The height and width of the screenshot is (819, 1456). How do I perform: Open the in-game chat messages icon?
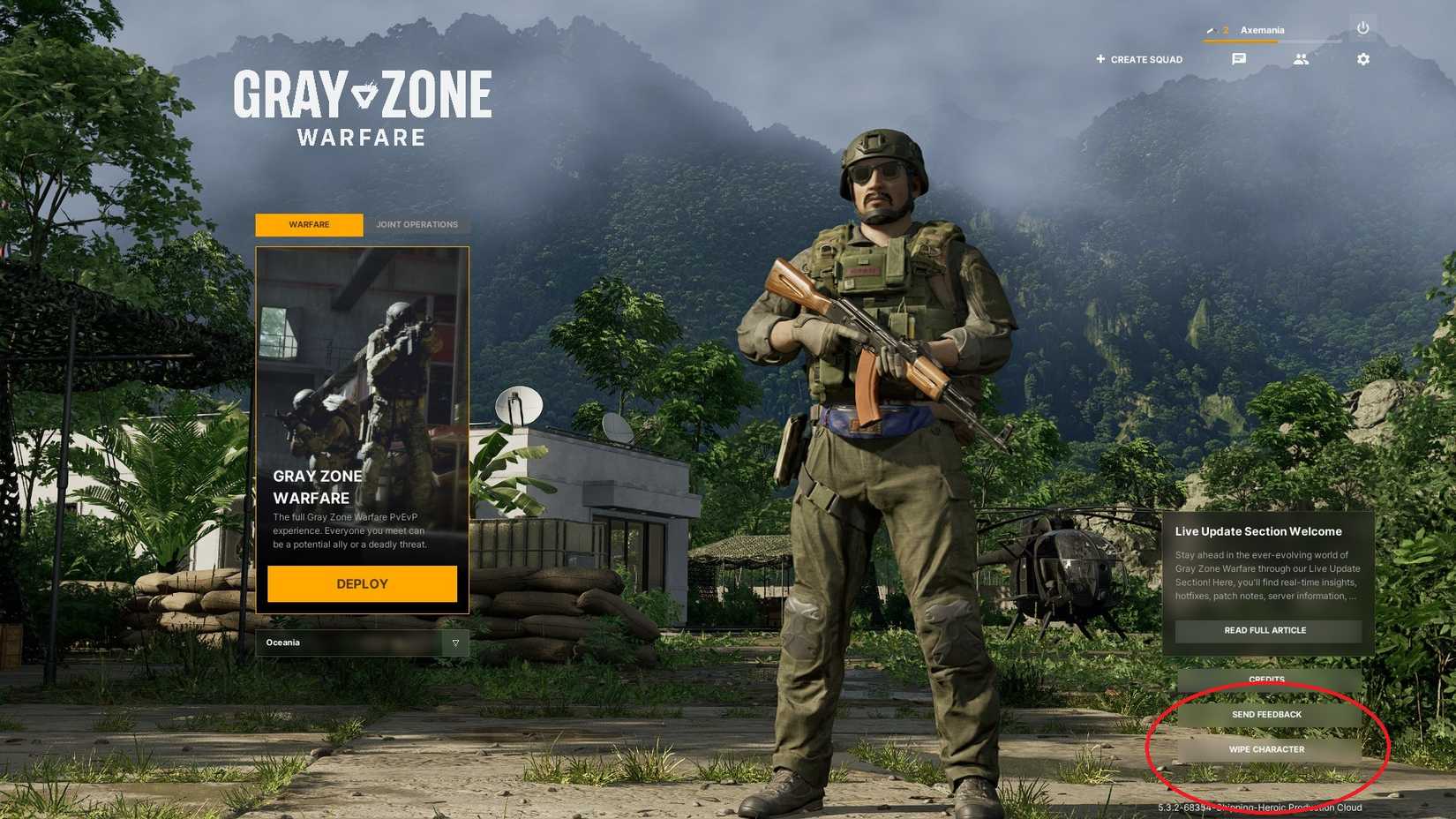1239,59
